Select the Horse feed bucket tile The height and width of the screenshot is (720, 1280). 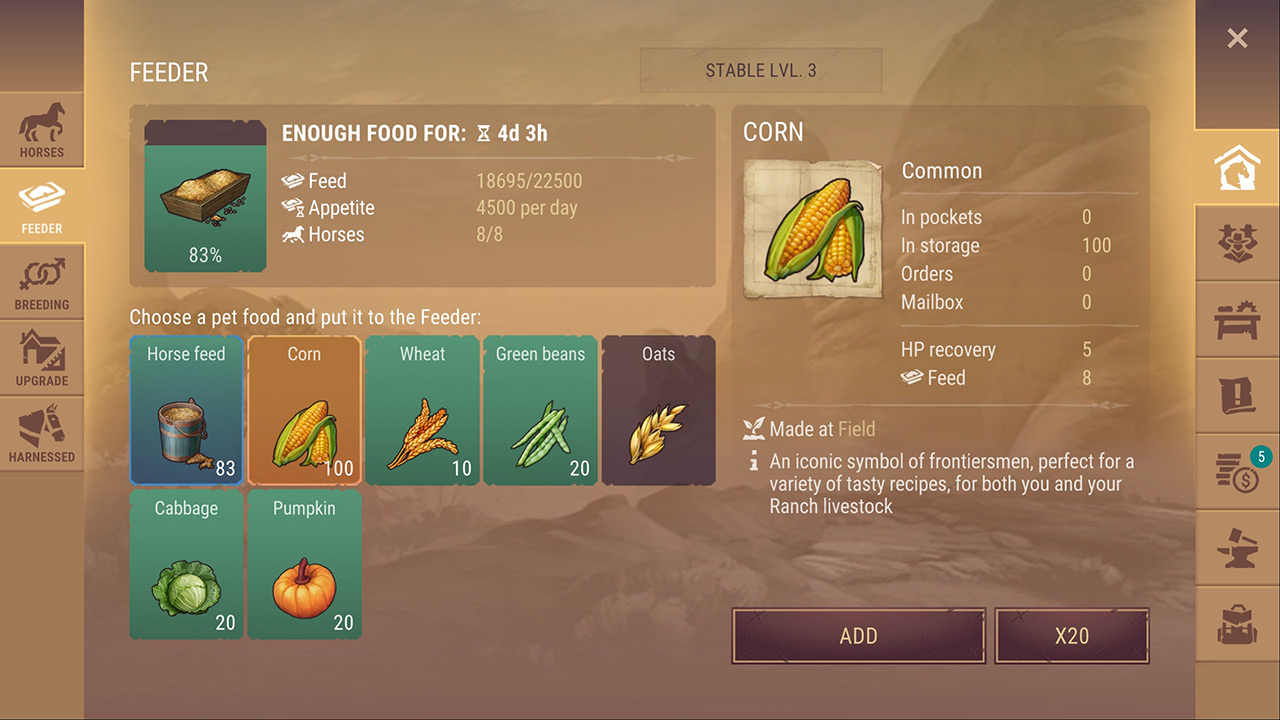(186, 410)
